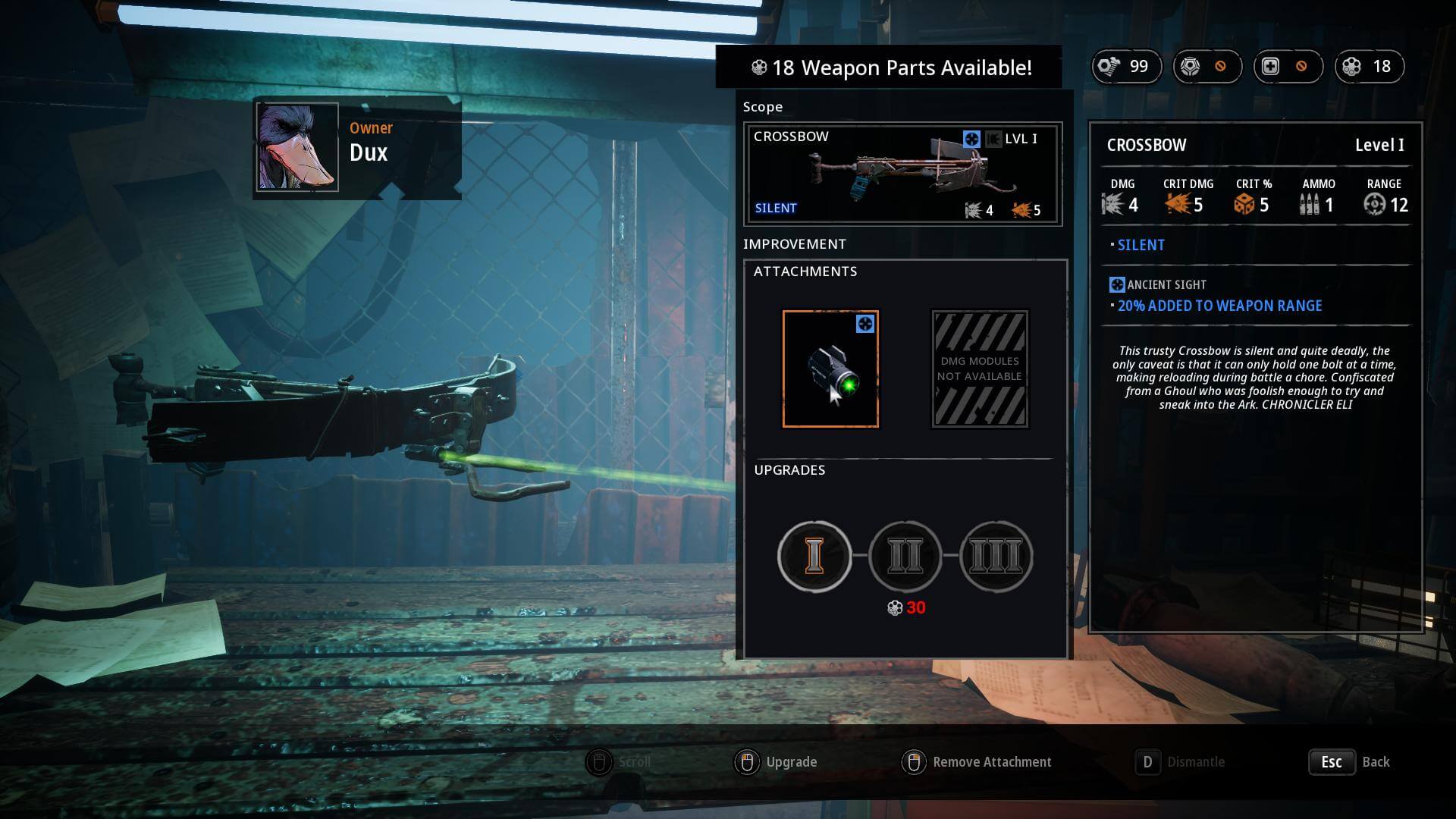The height and width of the screenshot is (819, 1456).
Task: Click the unavailable DMG Modules slot
Action: (980, 369)
